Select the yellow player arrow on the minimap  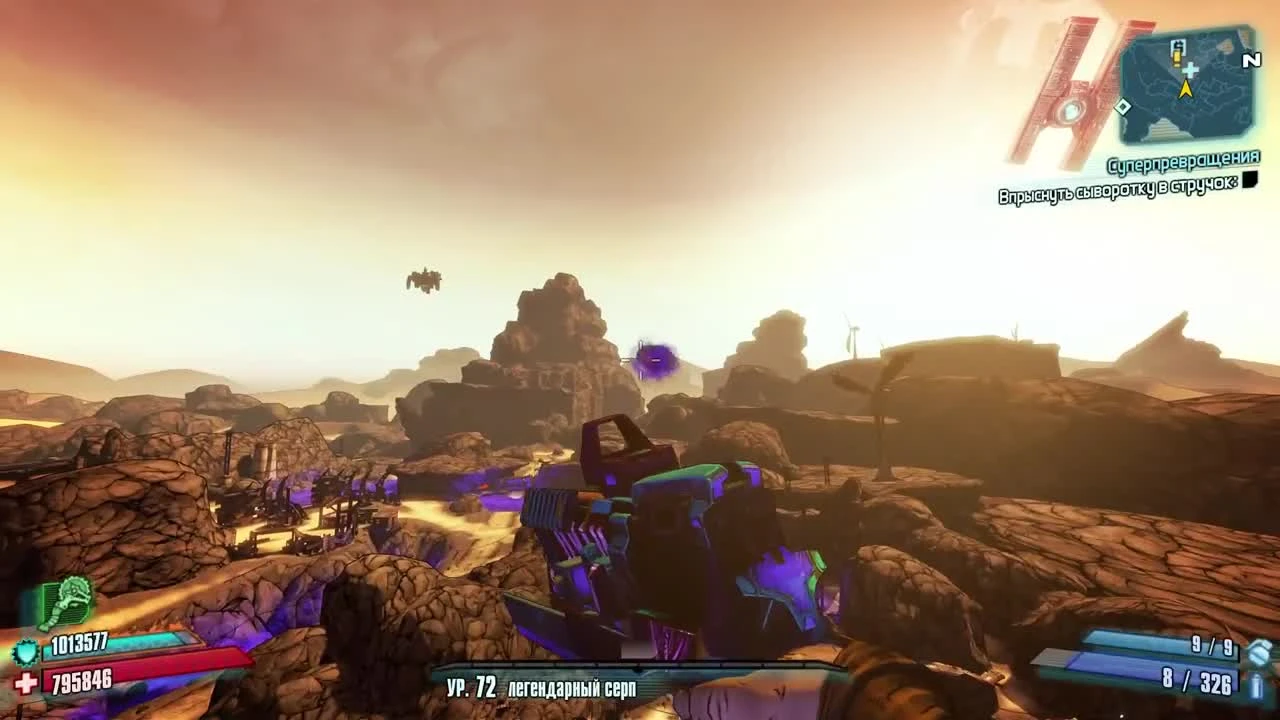1187,88
